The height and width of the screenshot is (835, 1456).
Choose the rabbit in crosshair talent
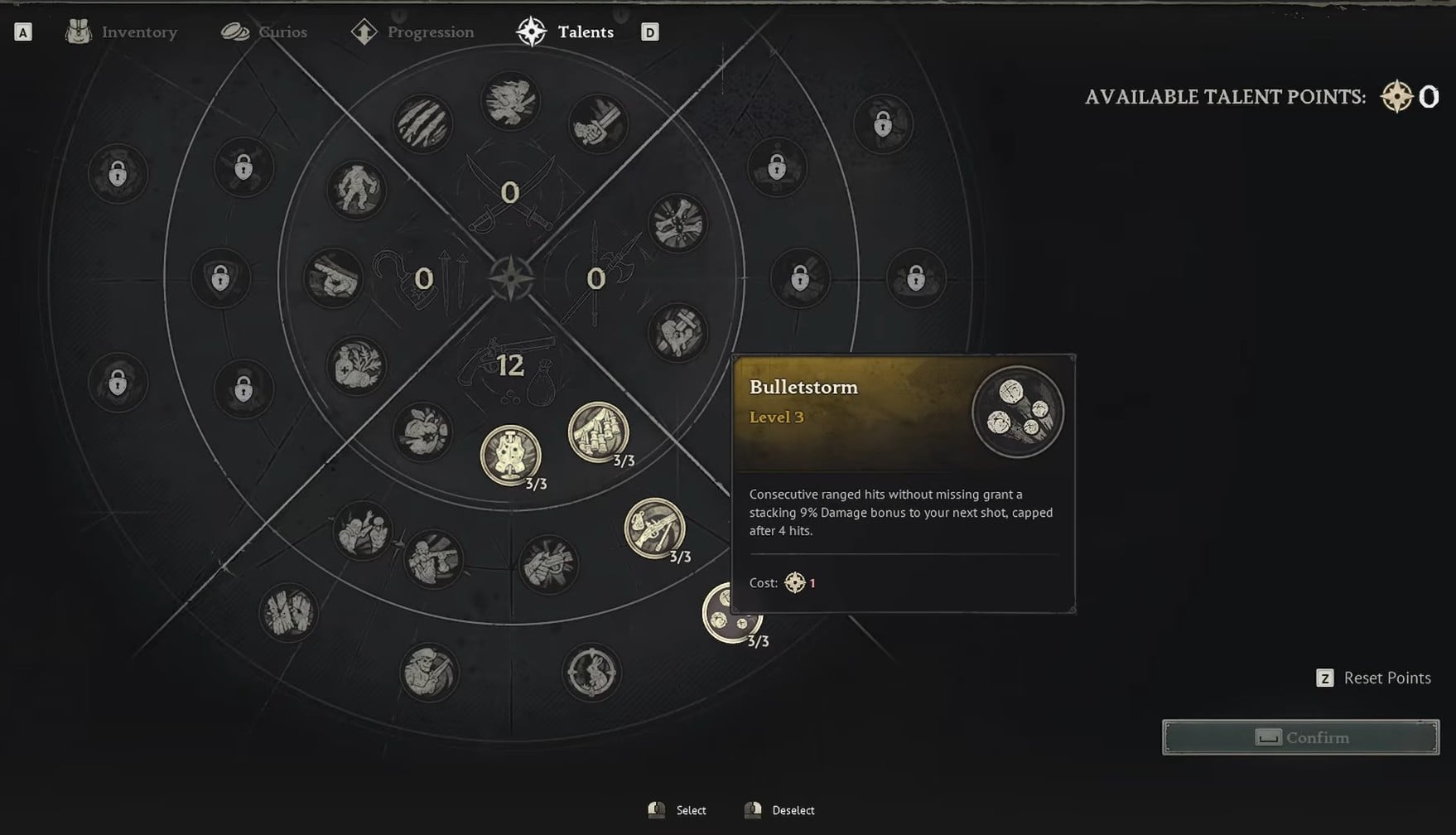coord(591,672)
